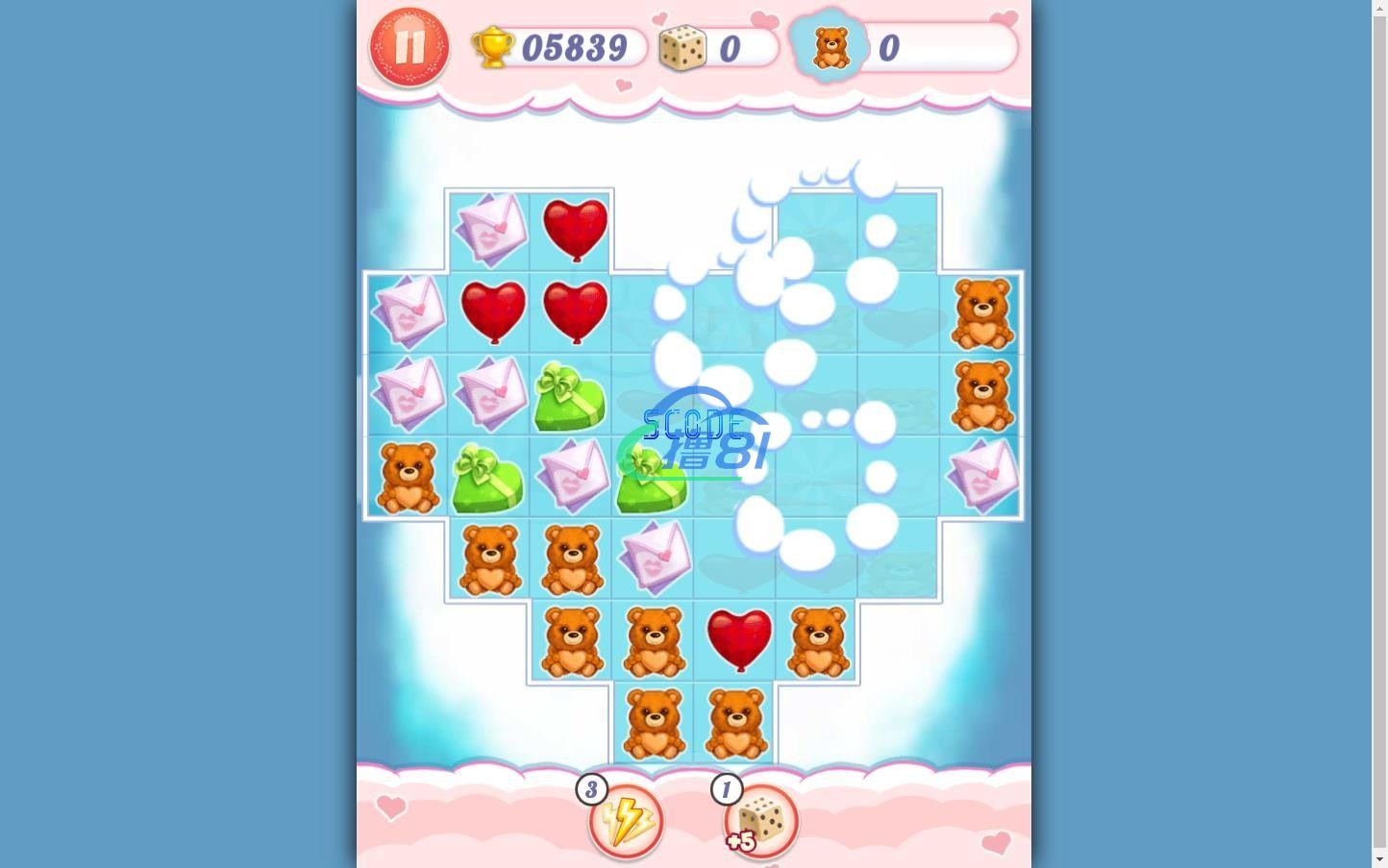Click the badge showing 1 above the dice booster
The width and height of the screenshot is (1388, 868).
click(727, 788)
